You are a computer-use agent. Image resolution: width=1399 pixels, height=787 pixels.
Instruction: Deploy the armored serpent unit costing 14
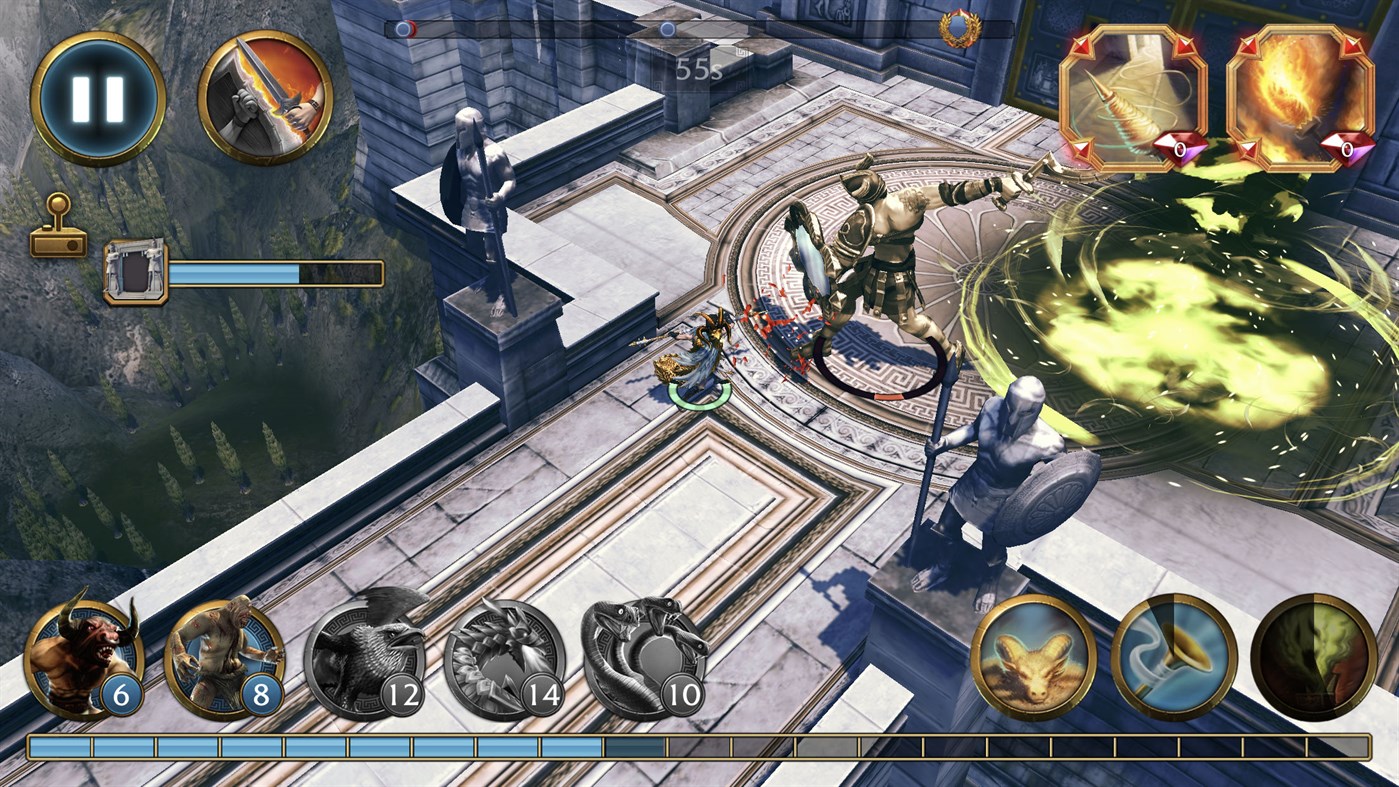coord(512,658)
